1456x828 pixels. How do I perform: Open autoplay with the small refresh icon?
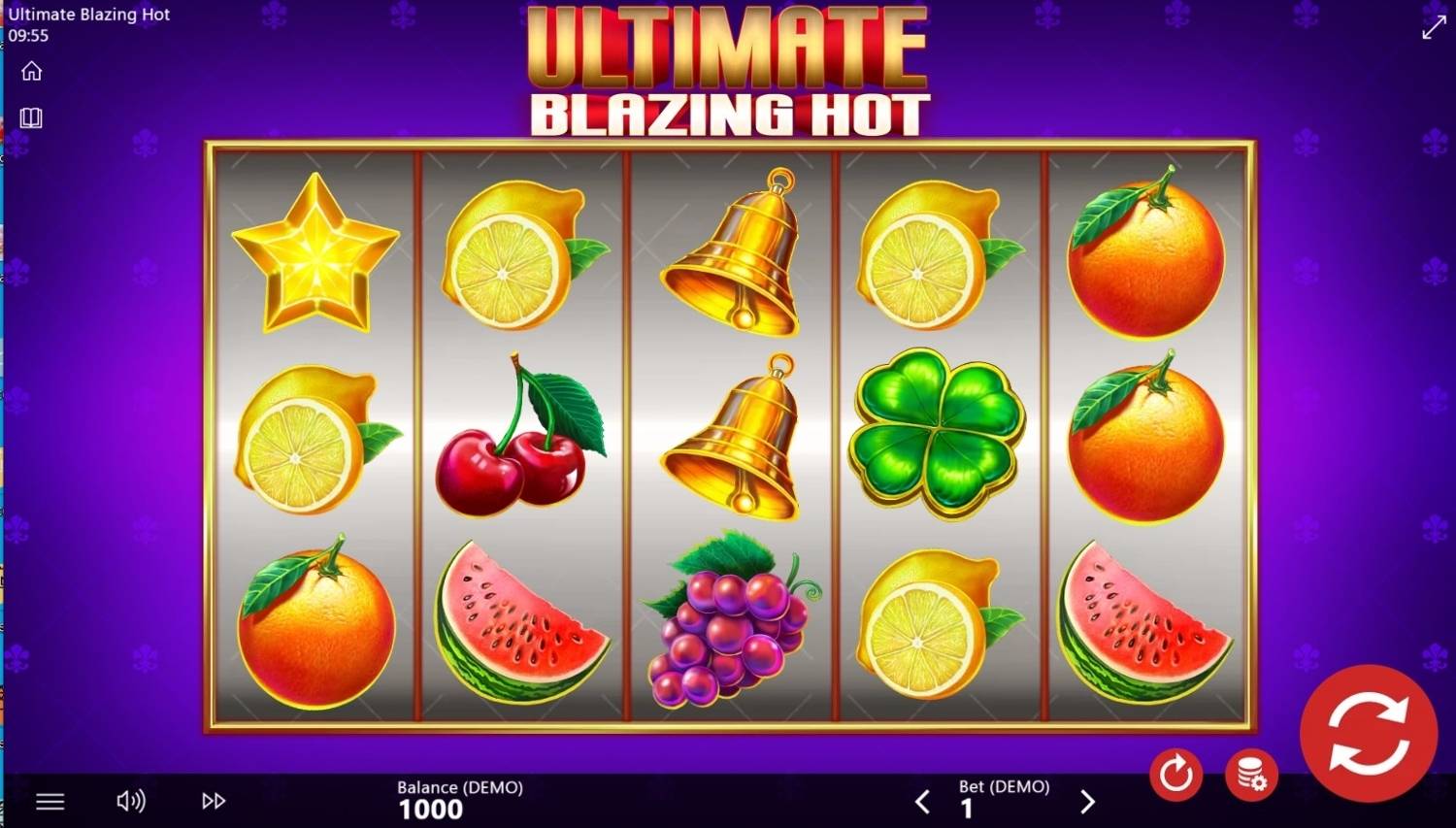coord(1175,775)
